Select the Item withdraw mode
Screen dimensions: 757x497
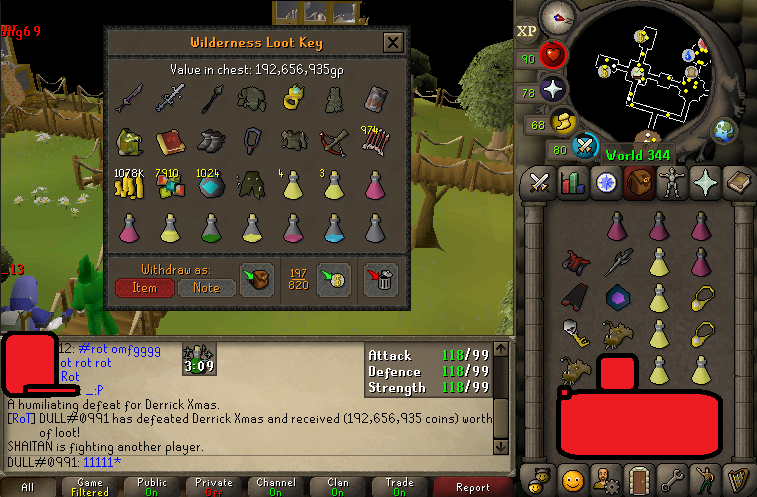144,287
